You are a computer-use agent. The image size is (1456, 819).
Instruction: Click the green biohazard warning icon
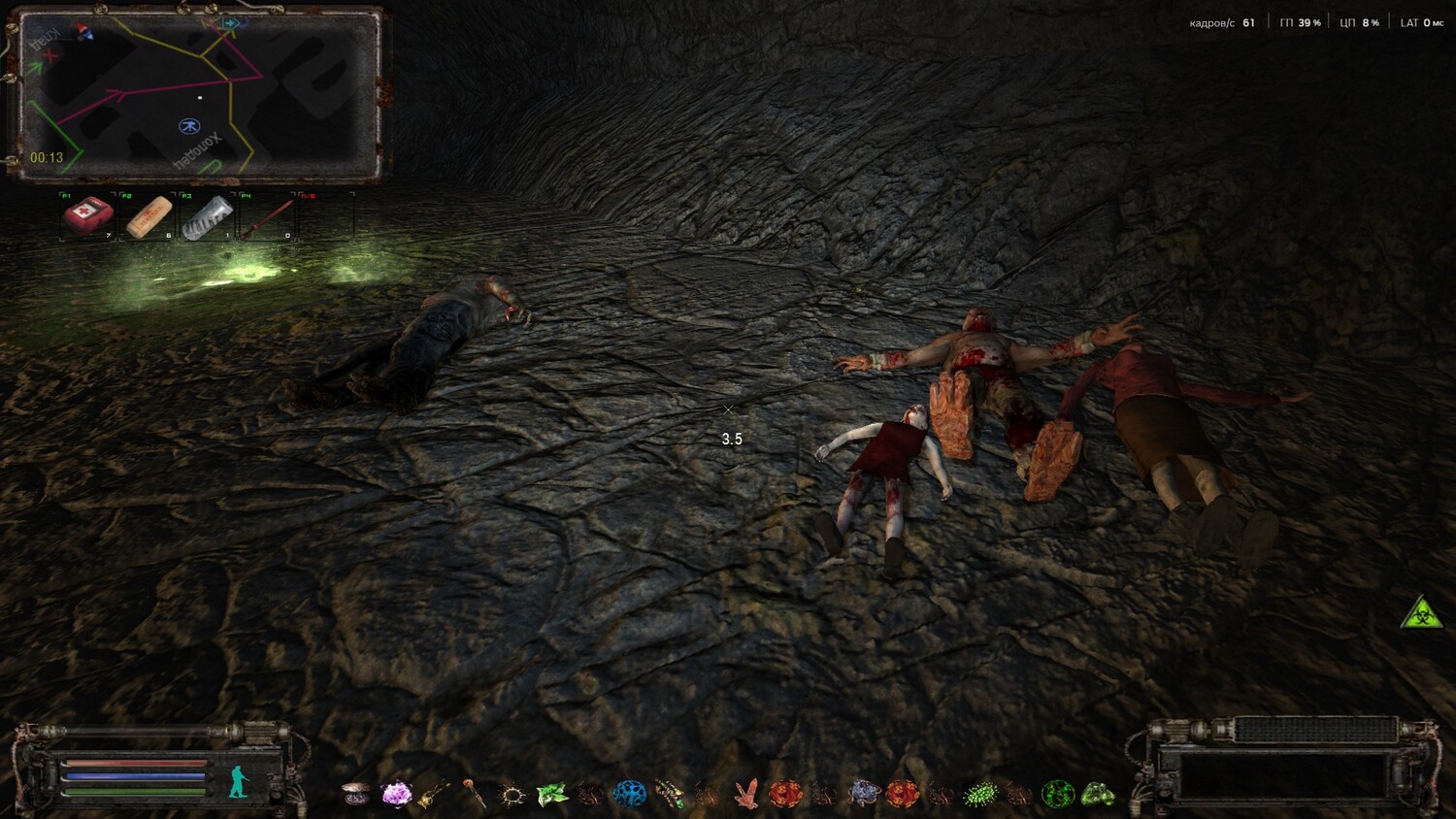1421,613
